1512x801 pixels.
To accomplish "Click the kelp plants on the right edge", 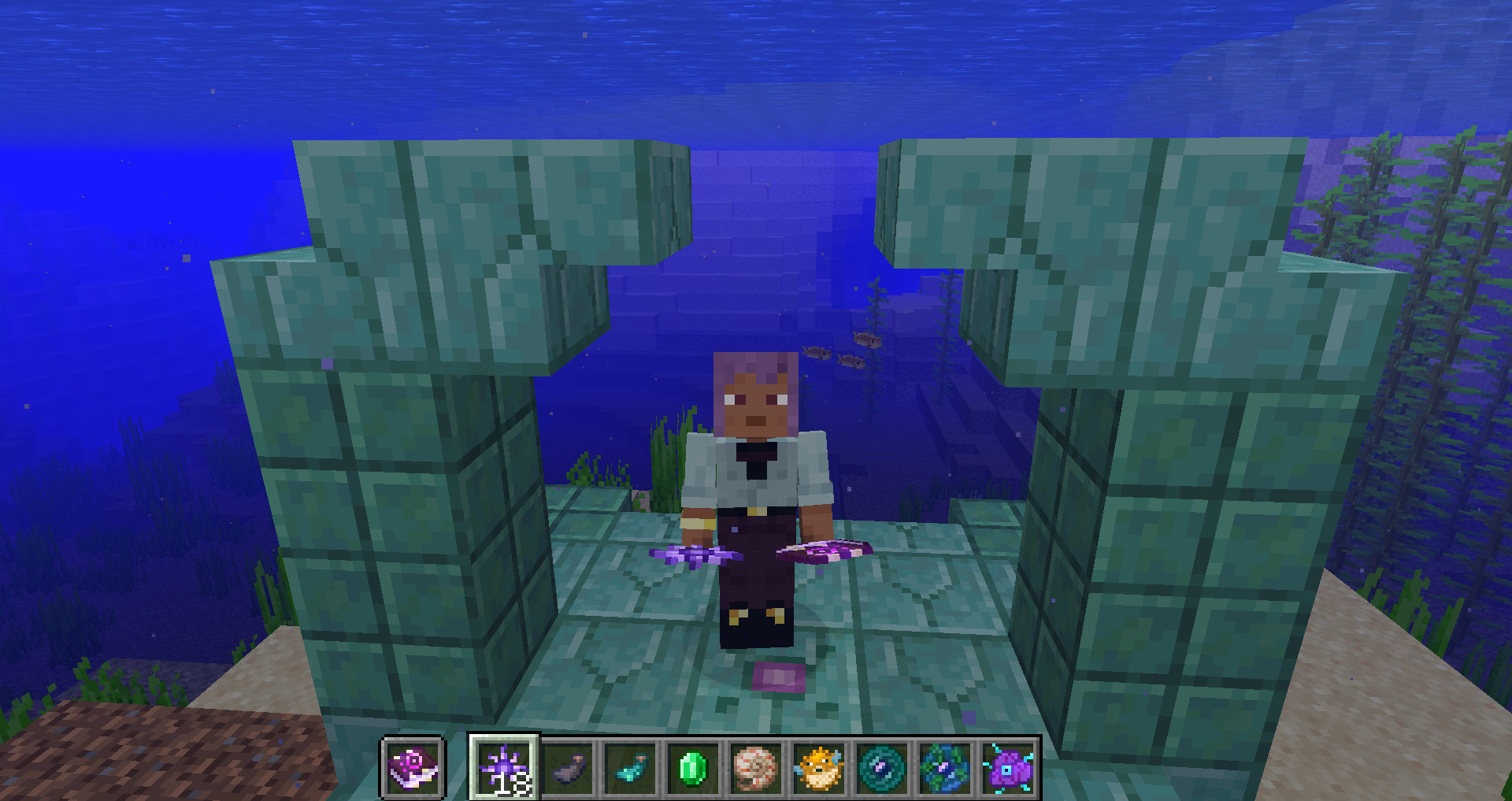I will coord(1449,315).
